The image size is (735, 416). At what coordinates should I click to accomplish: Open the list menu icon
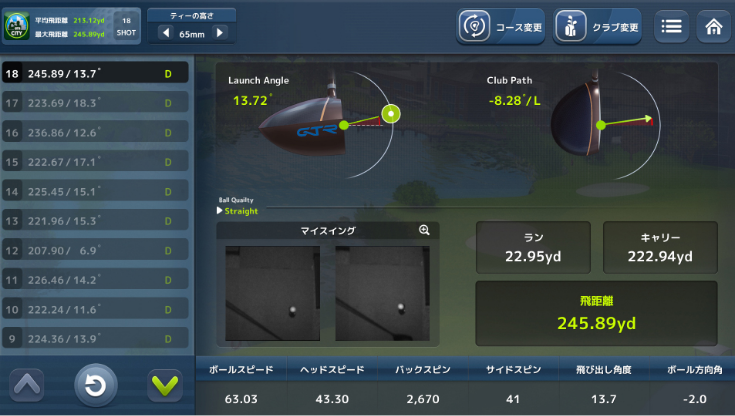pos(672,27)
